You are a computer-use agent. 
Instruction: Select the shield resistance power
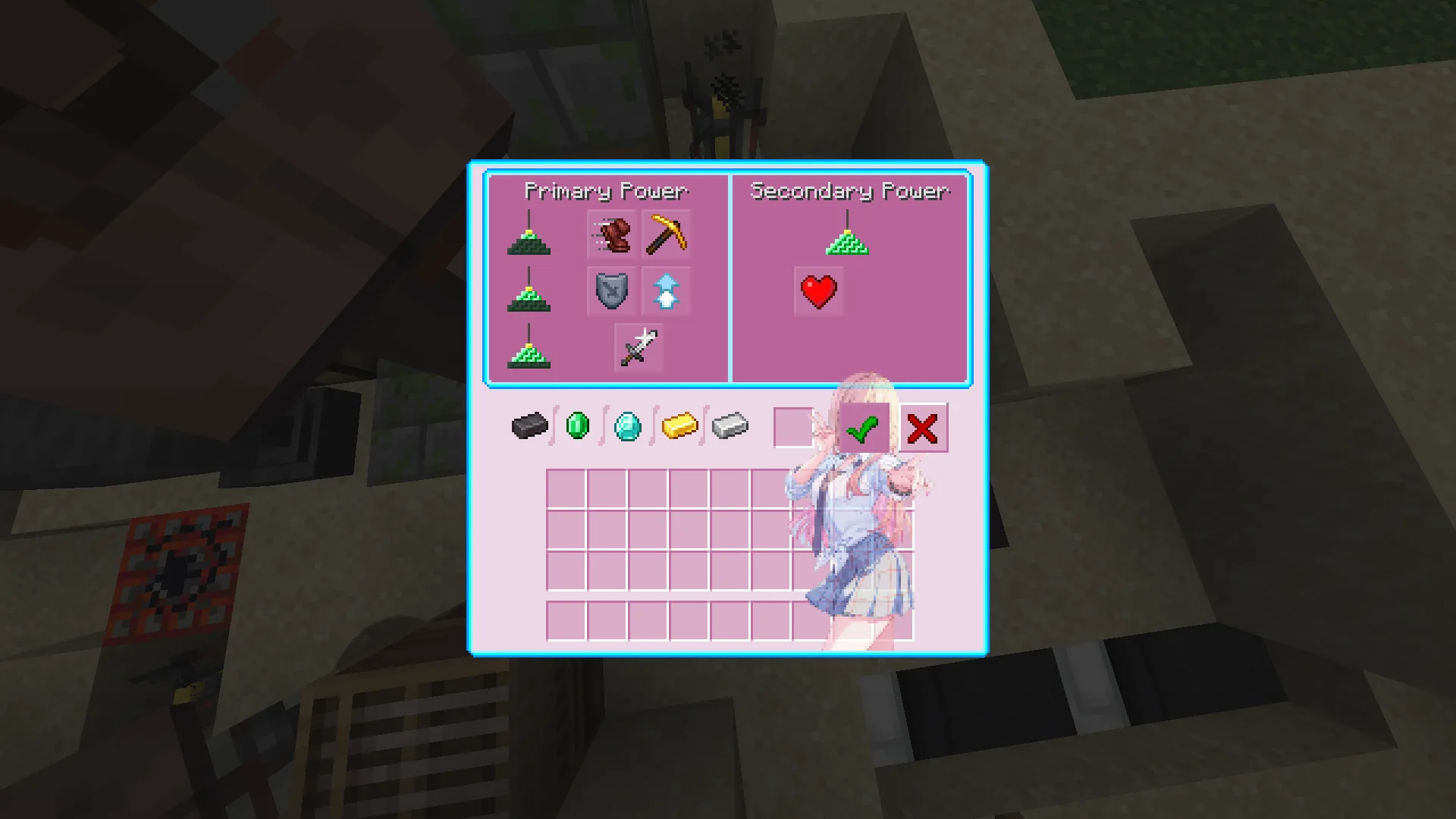(x=612, y=291)
